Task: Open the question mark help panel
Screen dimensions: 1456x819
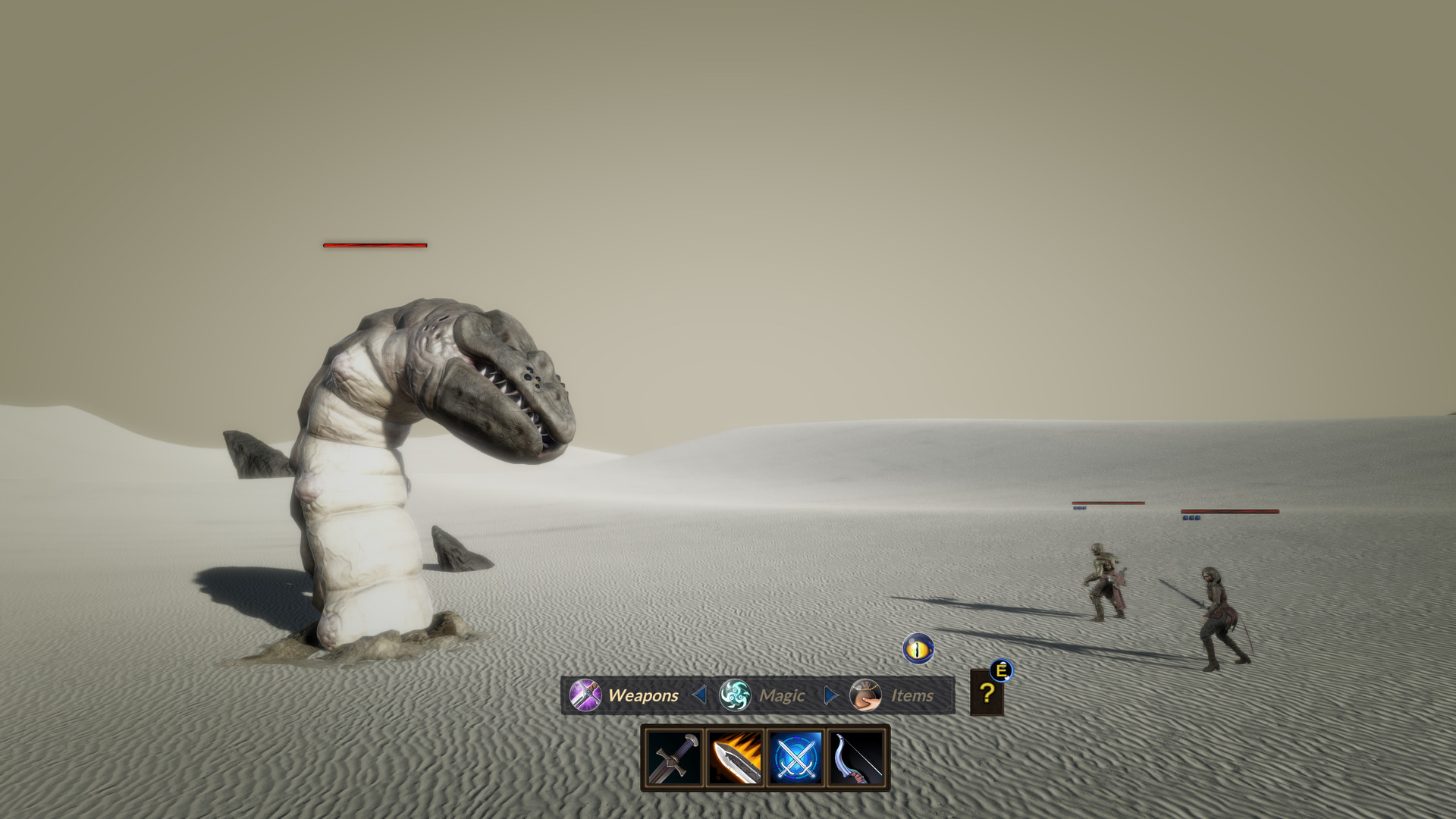Action: 987,693
